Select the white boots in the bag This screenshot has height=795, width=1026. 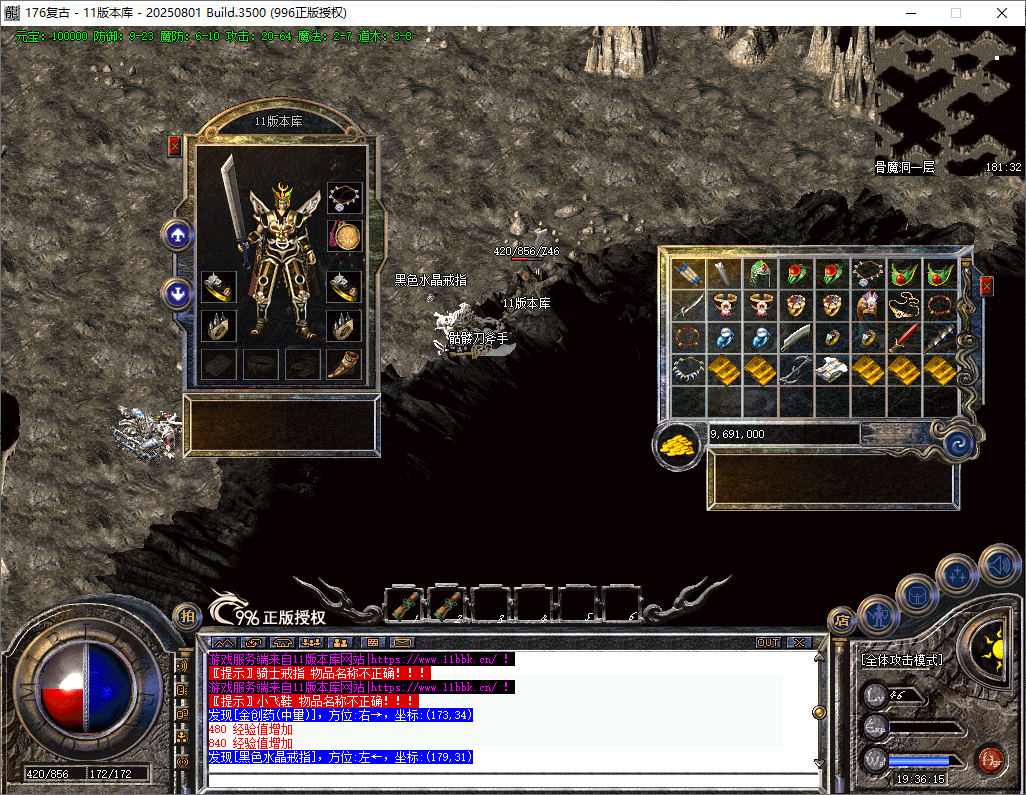(x=832, y=369)
